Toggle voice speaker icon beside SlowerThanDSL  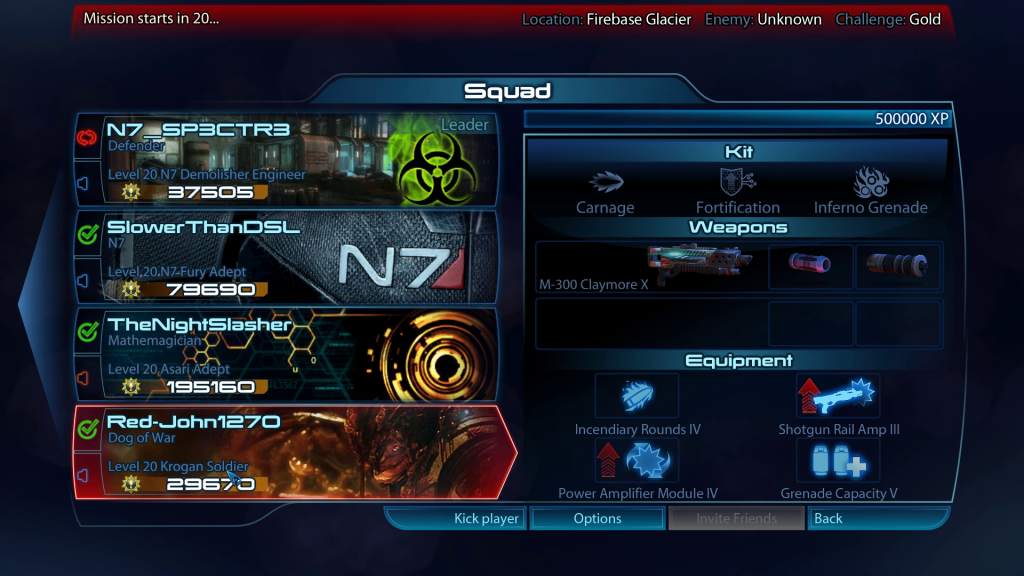84,281
